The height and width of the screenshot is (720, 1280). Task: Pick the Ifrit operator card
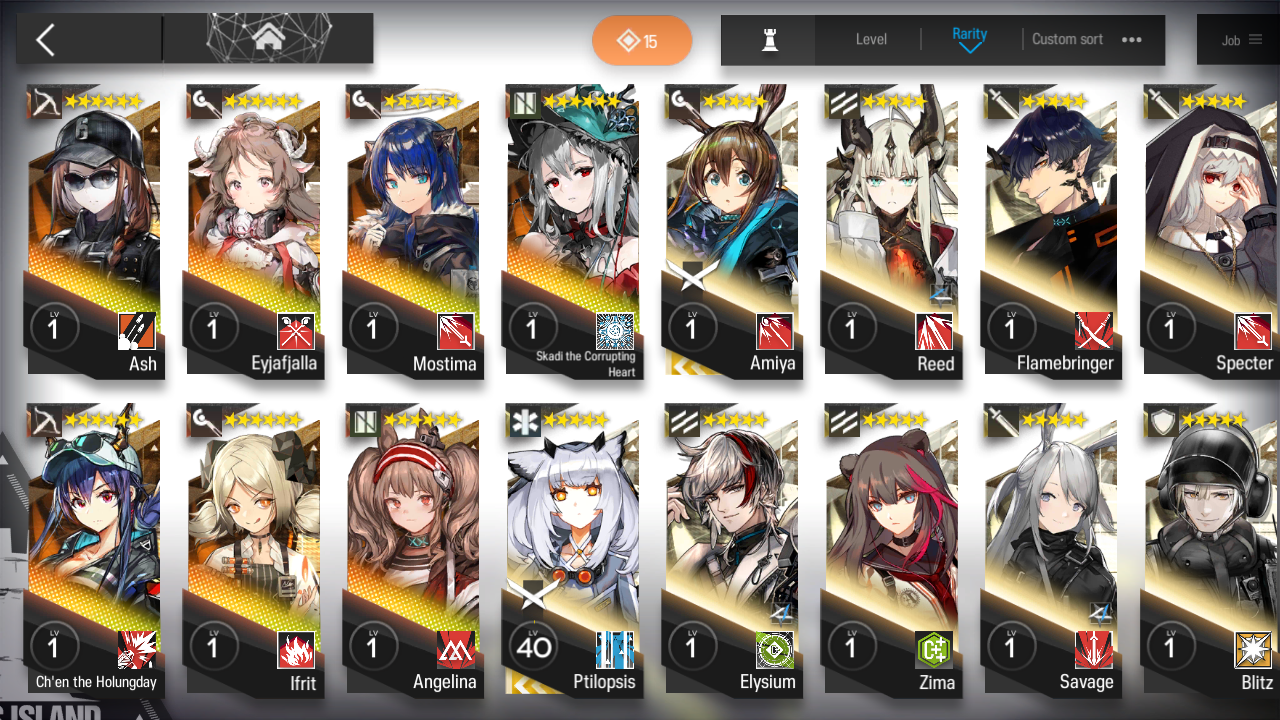click(253, 550)
